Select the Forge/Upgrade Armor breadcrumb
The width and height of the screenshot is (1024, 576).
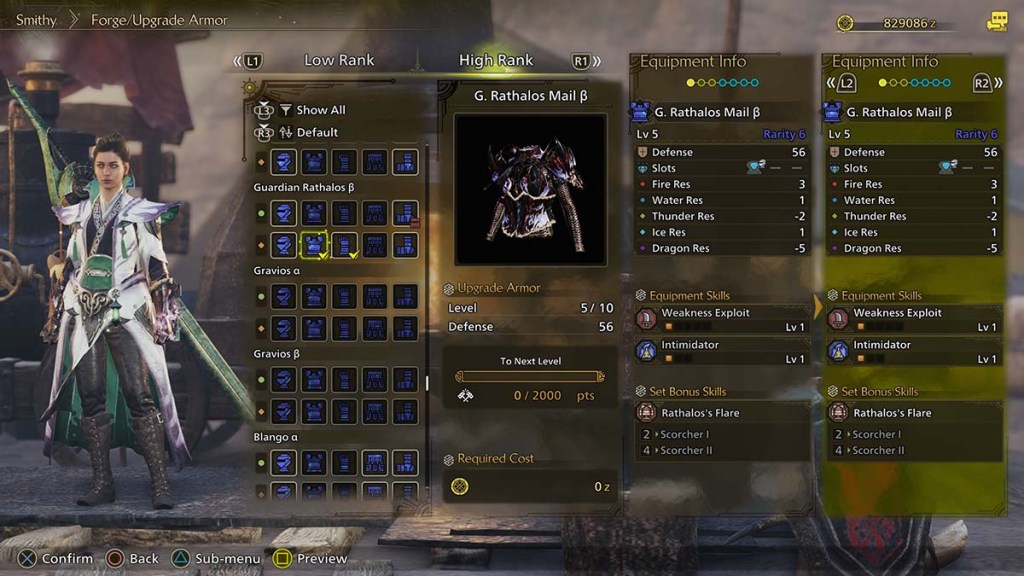tap(161, 20)
